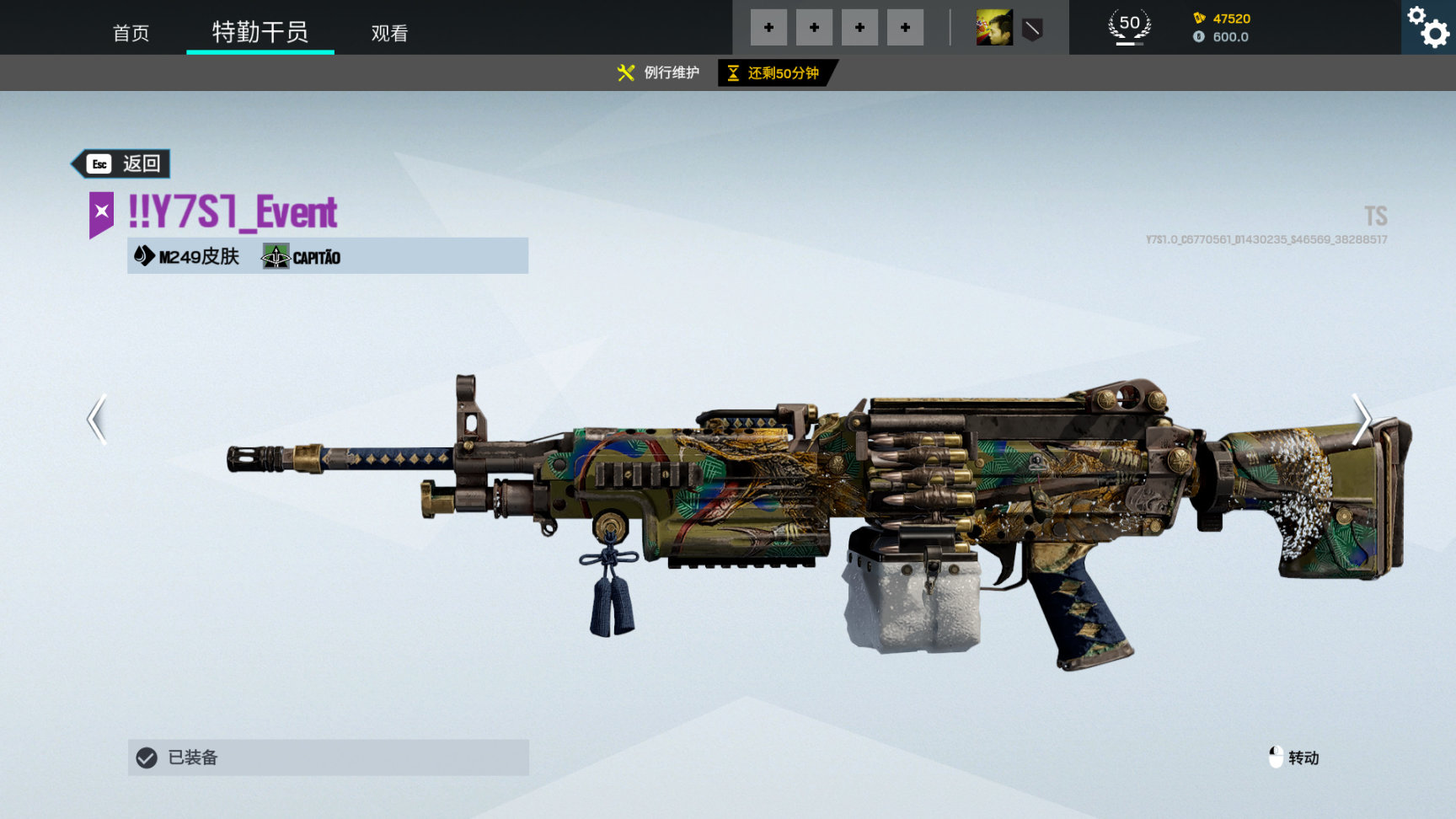Show the next weapon skin with right arrow
Screen dimensions: 1456x819
pos(1361,419)
